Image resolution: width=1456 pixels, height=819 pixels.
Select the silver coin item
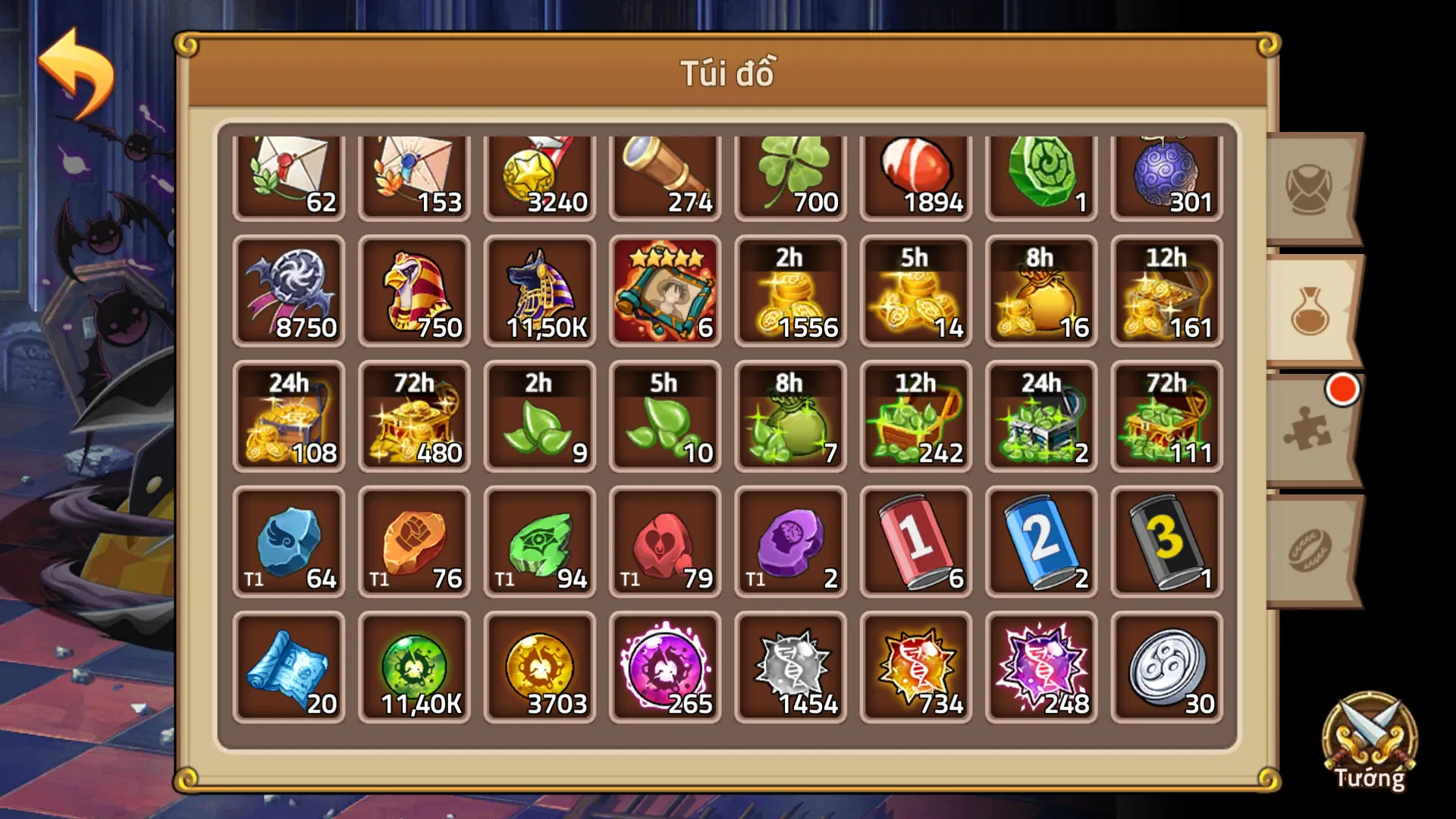click(x=1166, y=667)
